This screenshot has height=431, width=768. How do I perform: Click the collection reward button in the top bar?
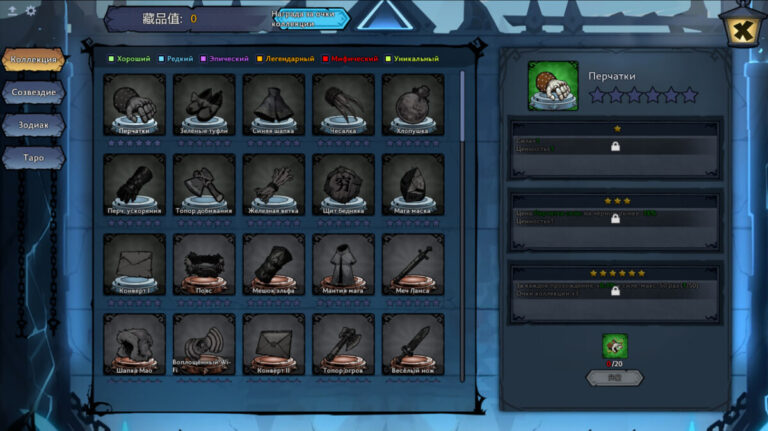click(x=309, y=18)
